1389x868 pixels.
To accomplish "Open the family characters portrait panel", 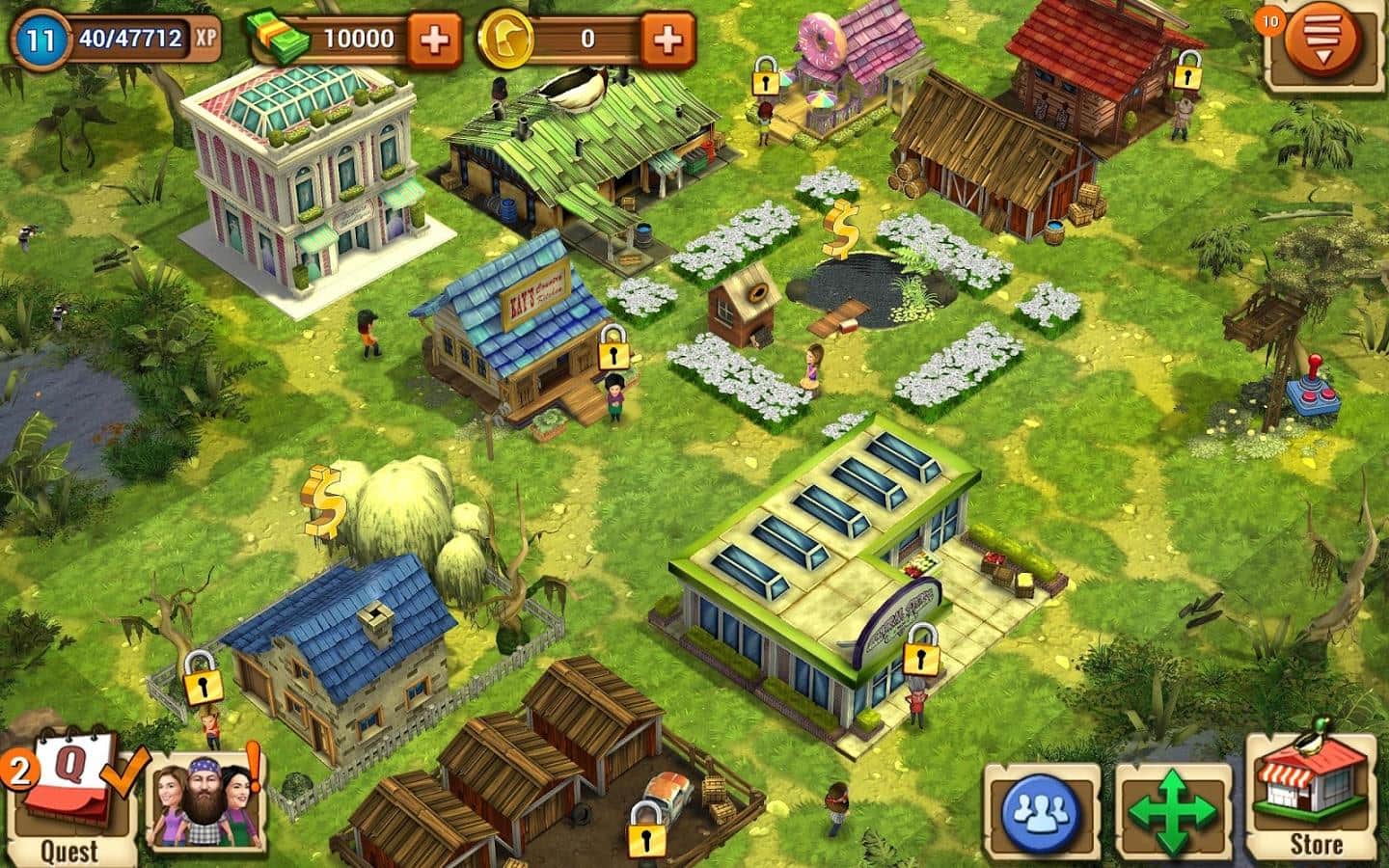I will [204, 796].
